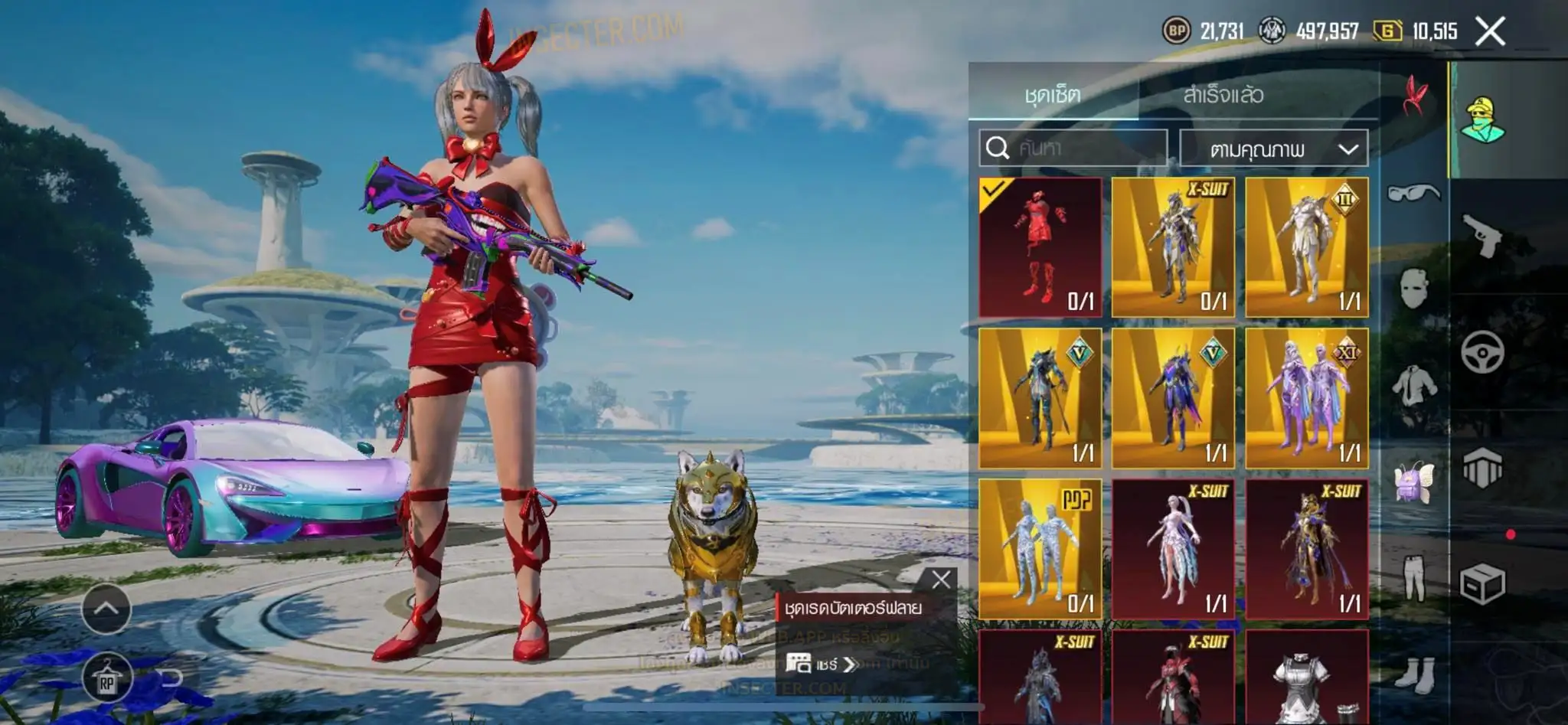Choose the gold X-SUIT tile marked 0/1
The image size is (1568, 725).
[1173, 247]
